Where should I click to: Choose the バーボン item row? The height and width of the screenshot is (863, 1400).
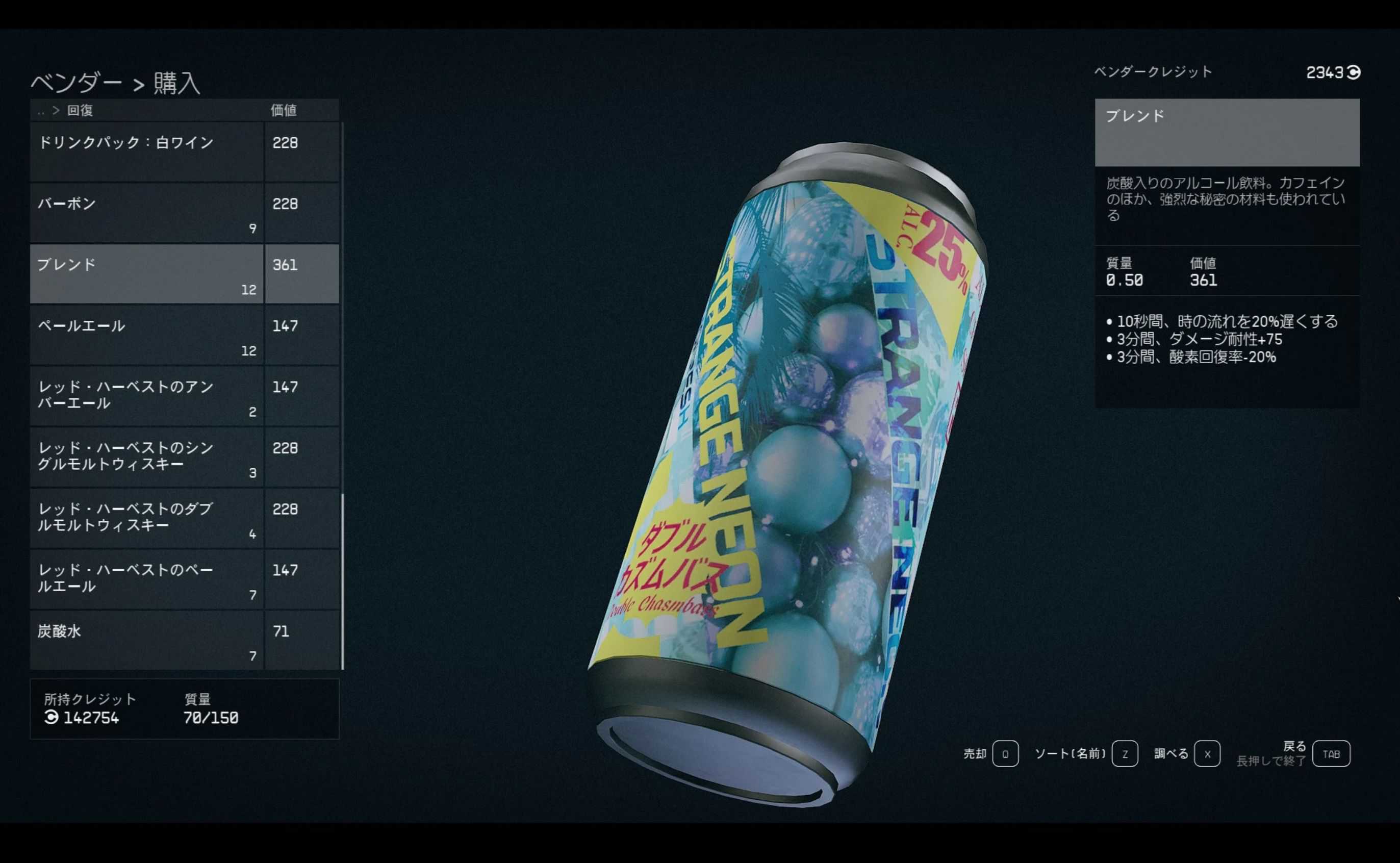point(147,213)
